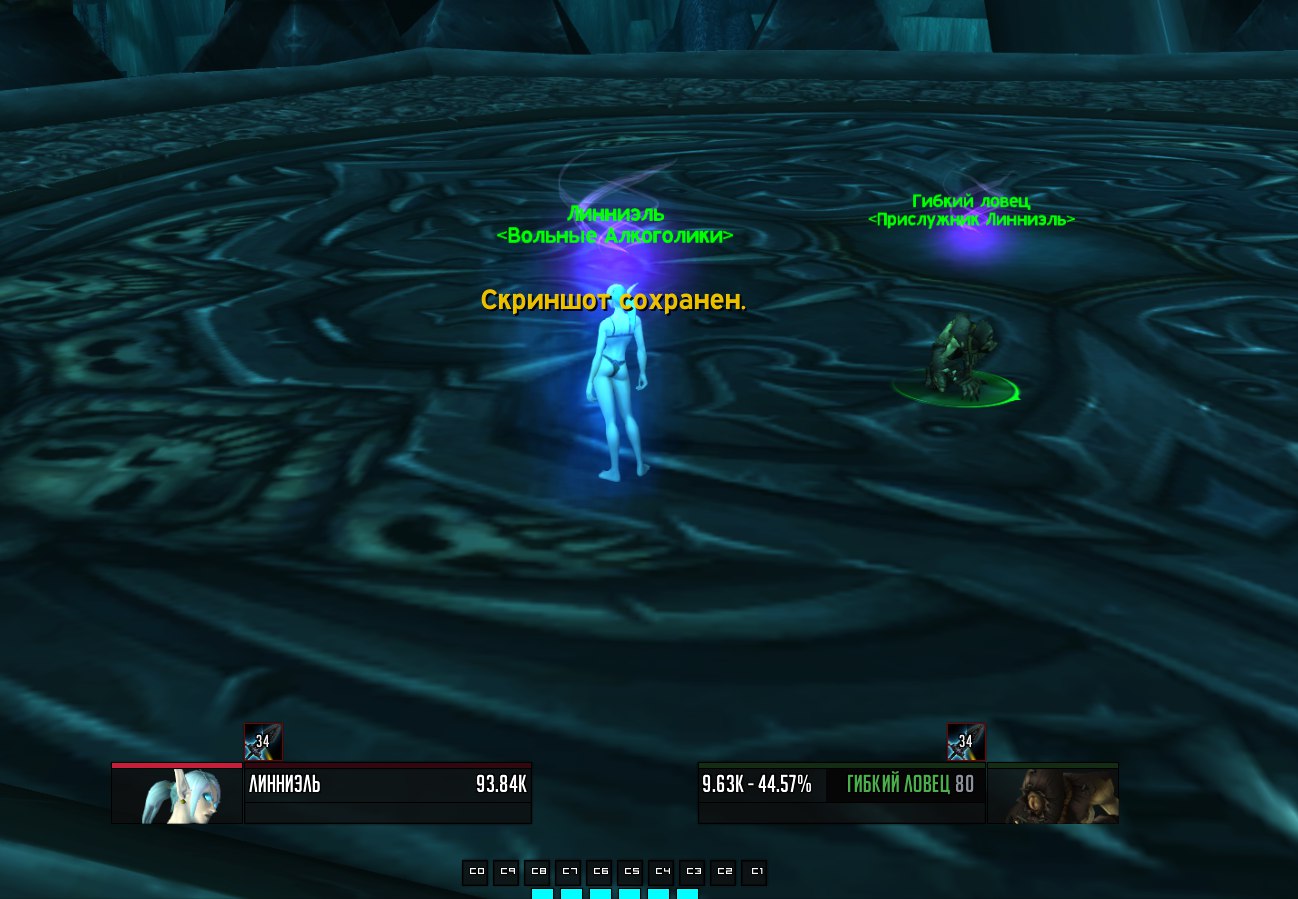This screenshot has height=899, width=1298.
Task: Use the C9 action bar slot
Action: point(507,872)
